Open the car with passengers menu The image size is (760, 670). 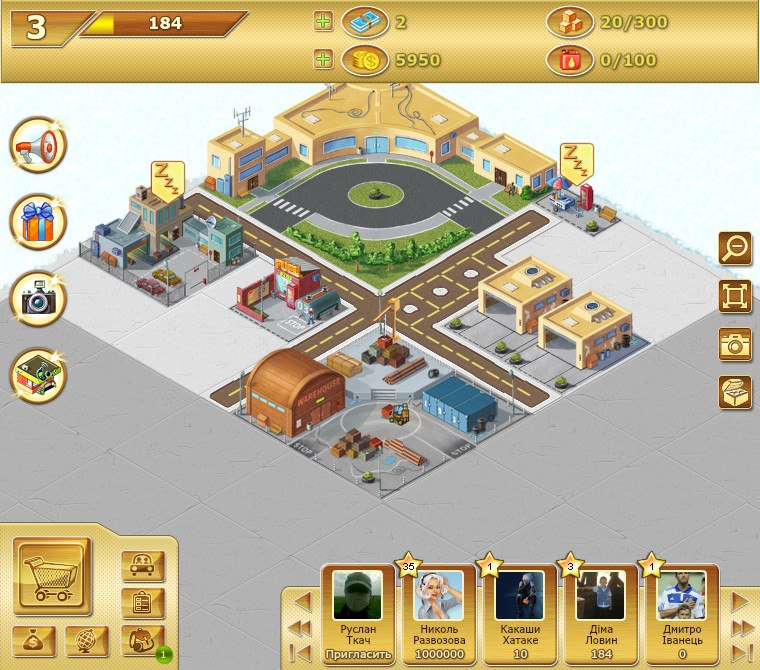[142, 566]
